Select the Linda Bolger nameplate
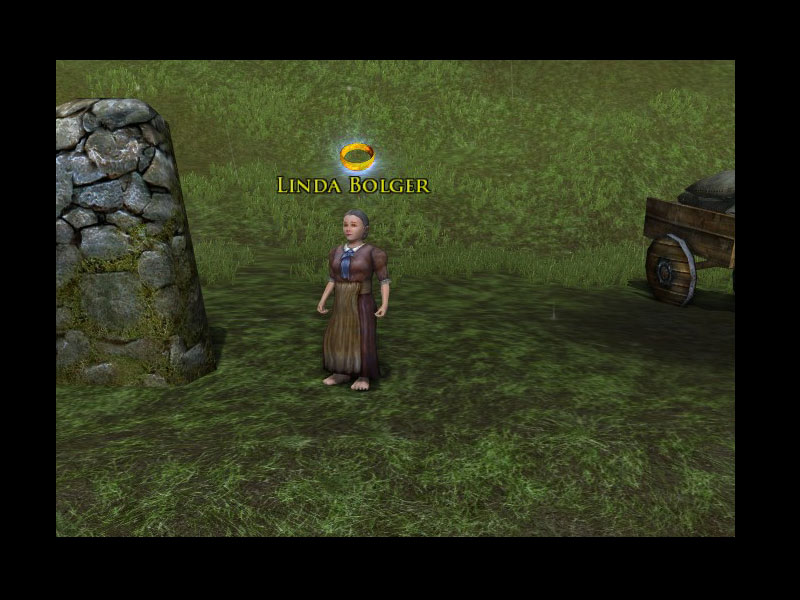The image size is (800, 600). (x=353, y=186)
